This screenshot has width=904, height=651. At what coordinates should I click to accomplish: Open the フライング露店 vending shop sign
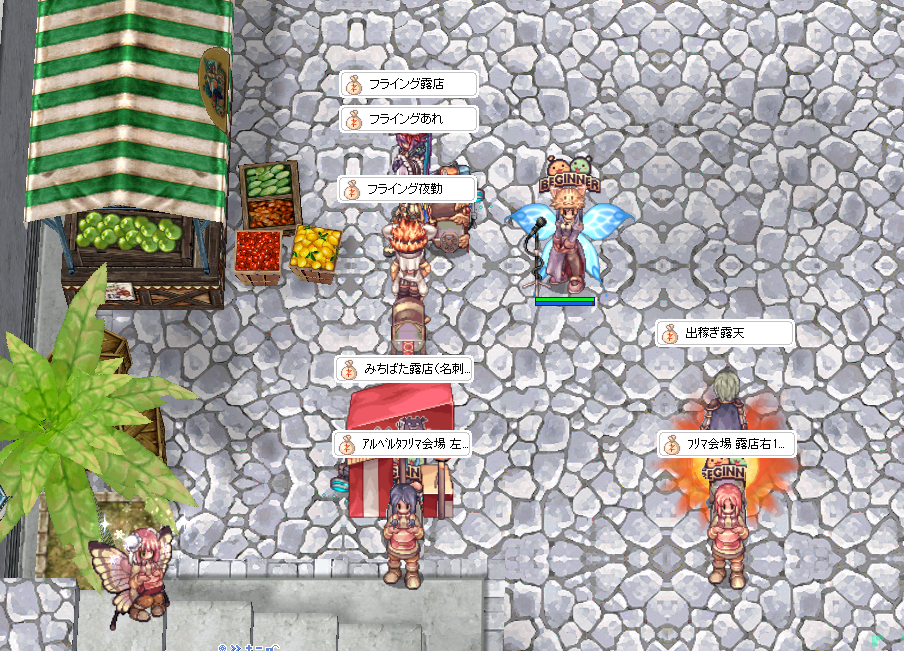[x=407, y=85]
